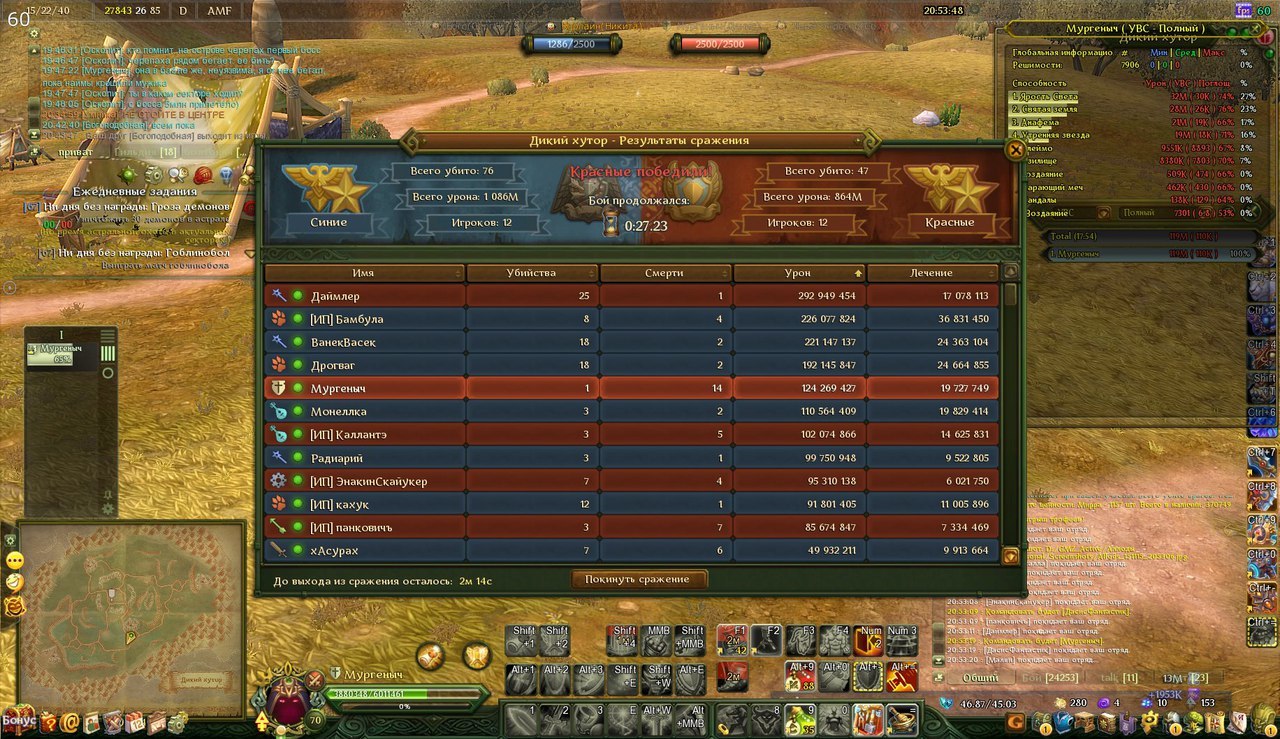
Task: Sort results by the Лечение column
Action: 931,273
